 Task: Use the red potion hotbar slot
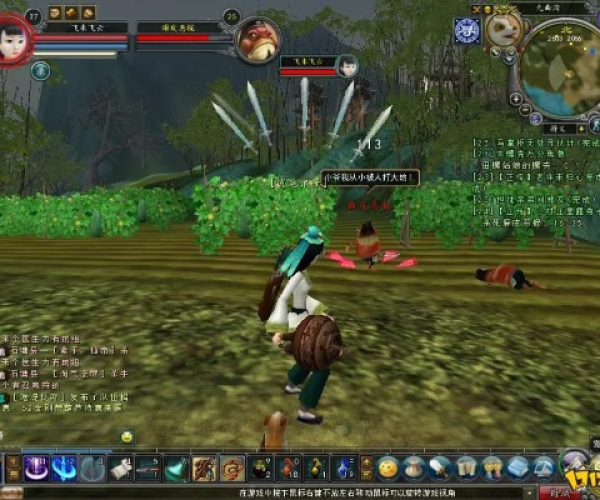(x=289, y=467)
